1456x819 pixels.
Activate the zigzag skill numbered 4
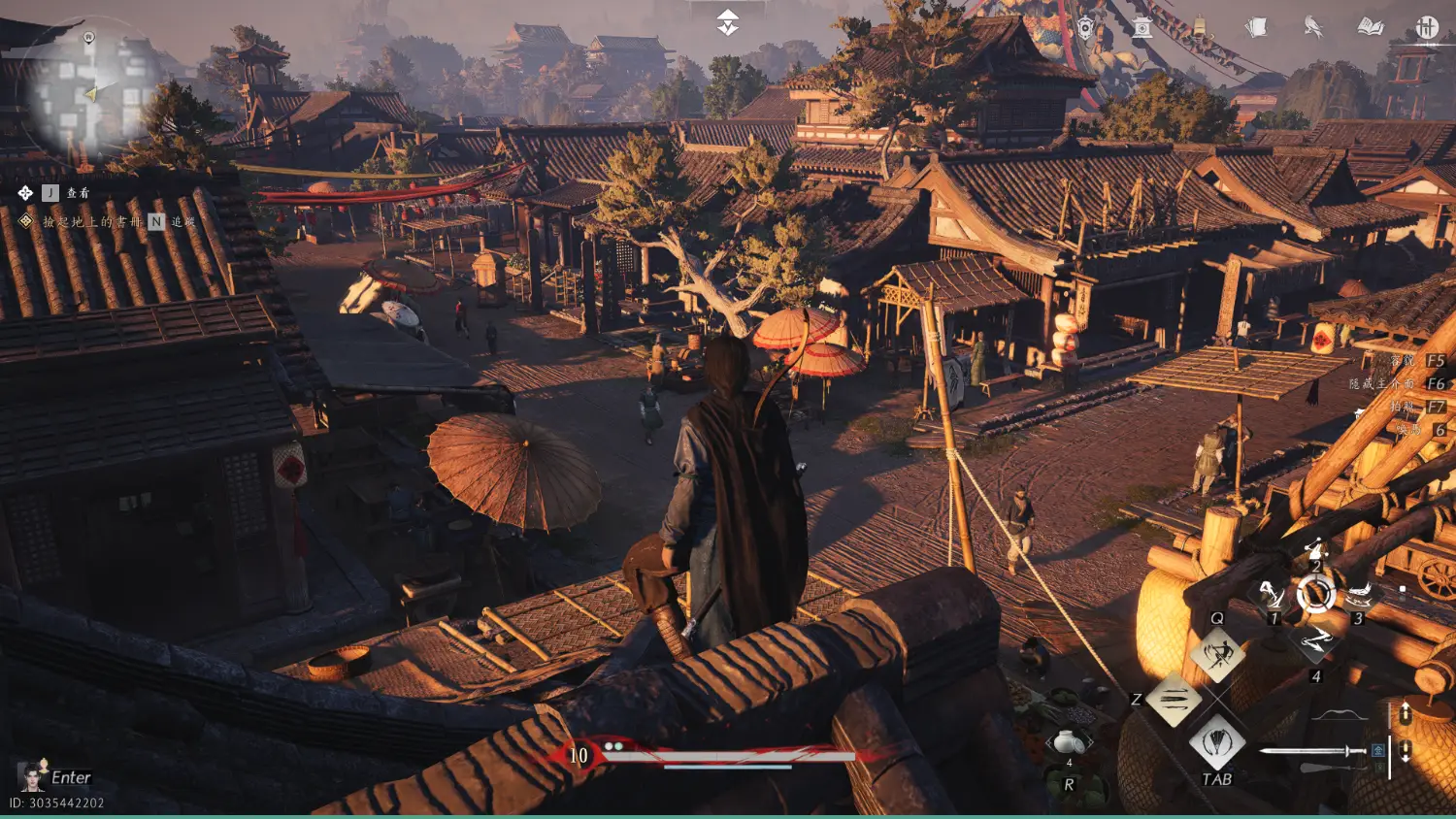click(1316, 640)
